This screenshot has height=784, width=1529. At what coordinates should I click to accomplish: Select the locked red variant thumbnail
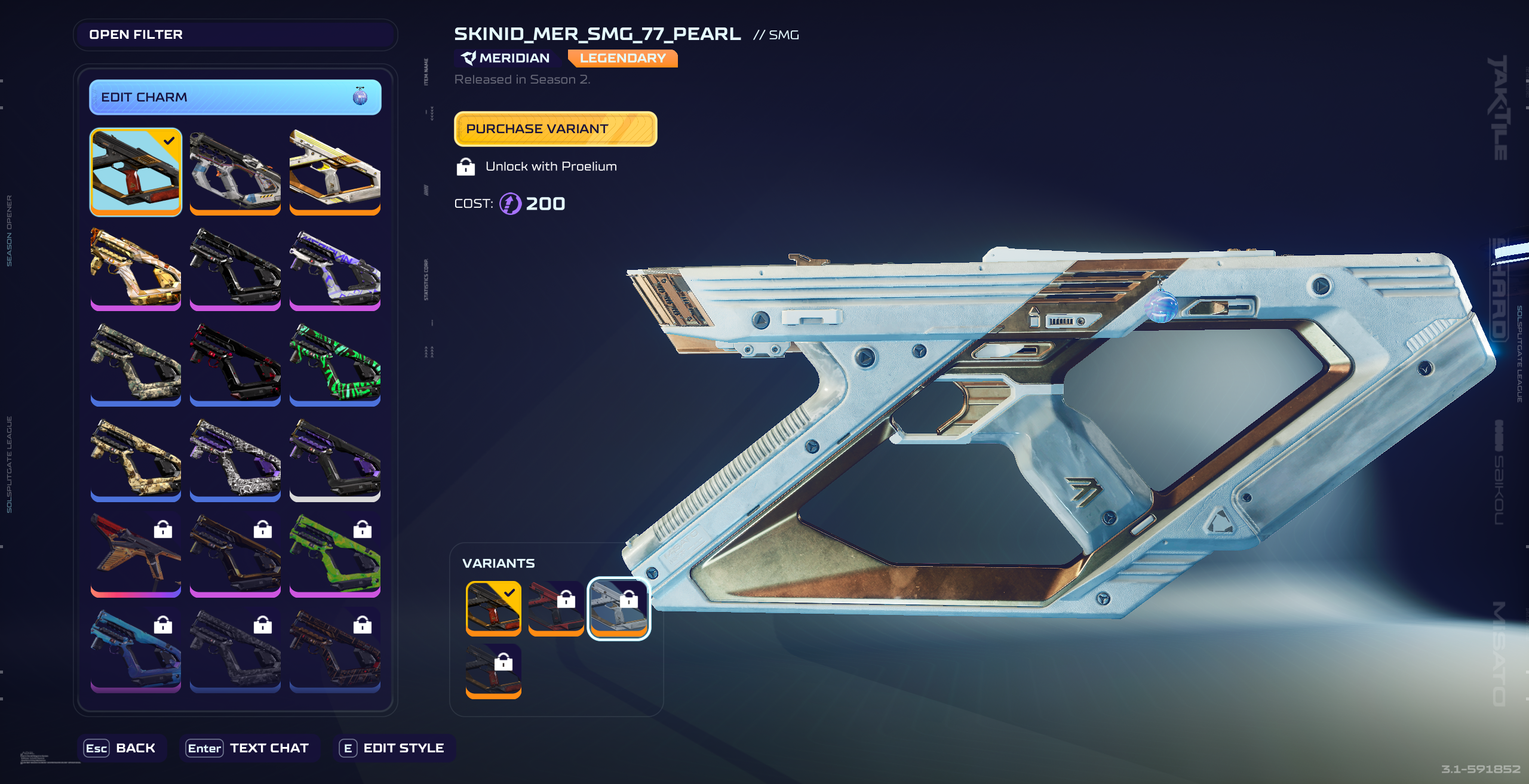(555, 607)
